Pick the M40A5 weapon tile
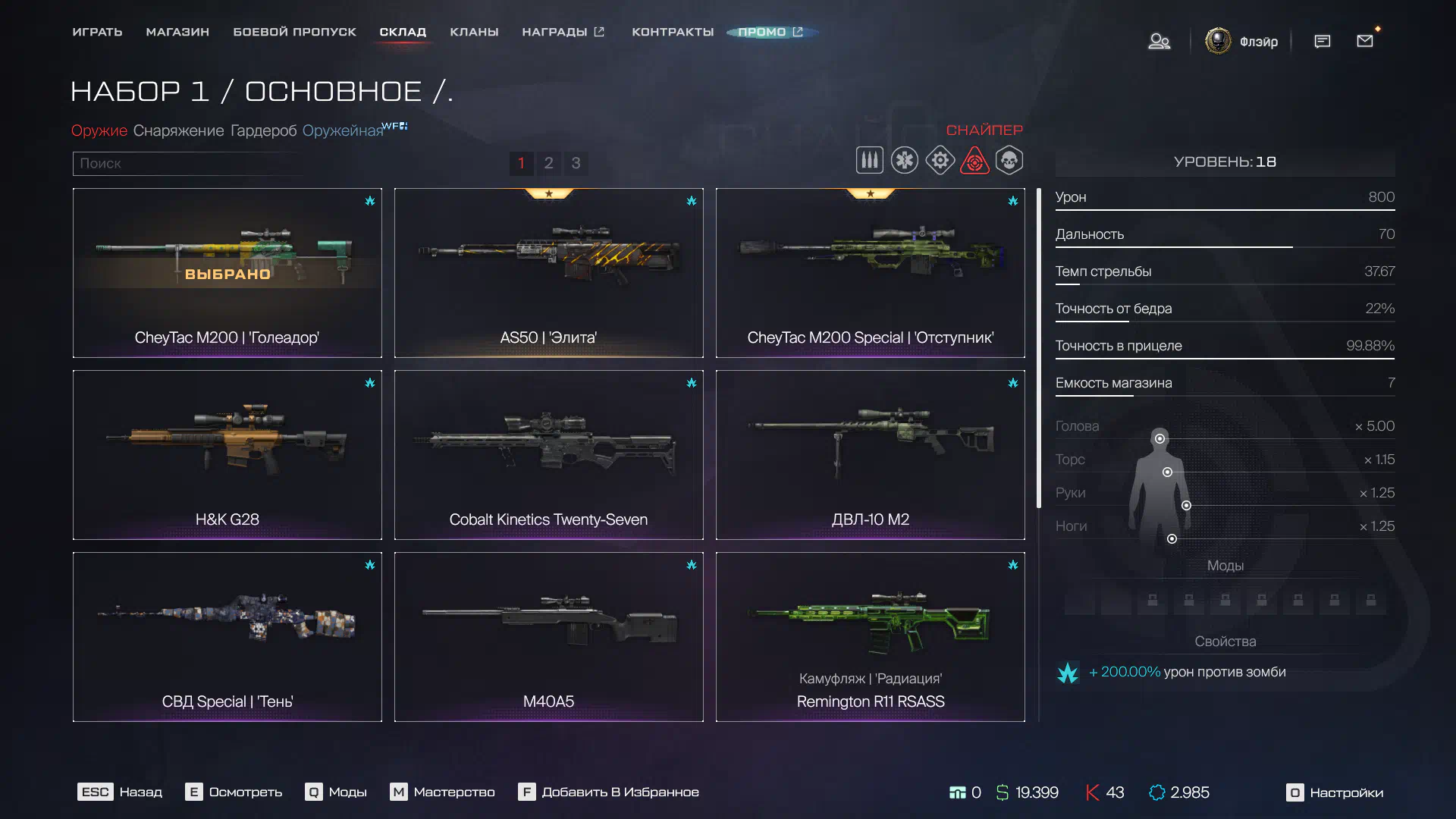Screen dimensions: 1456x819 point(548,637)
